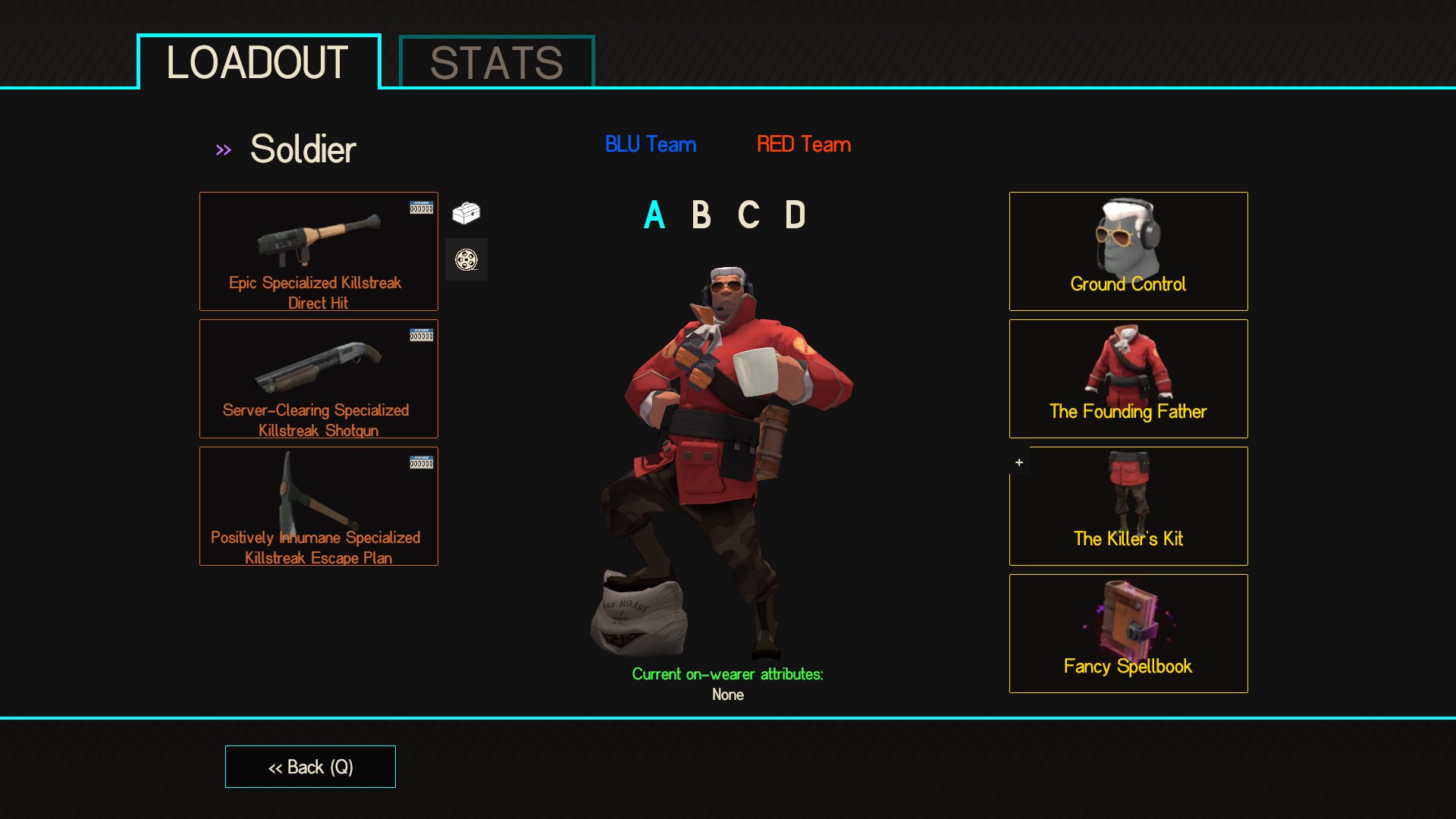
Task: Click the backpack chest icon
Action: [466, 213]
